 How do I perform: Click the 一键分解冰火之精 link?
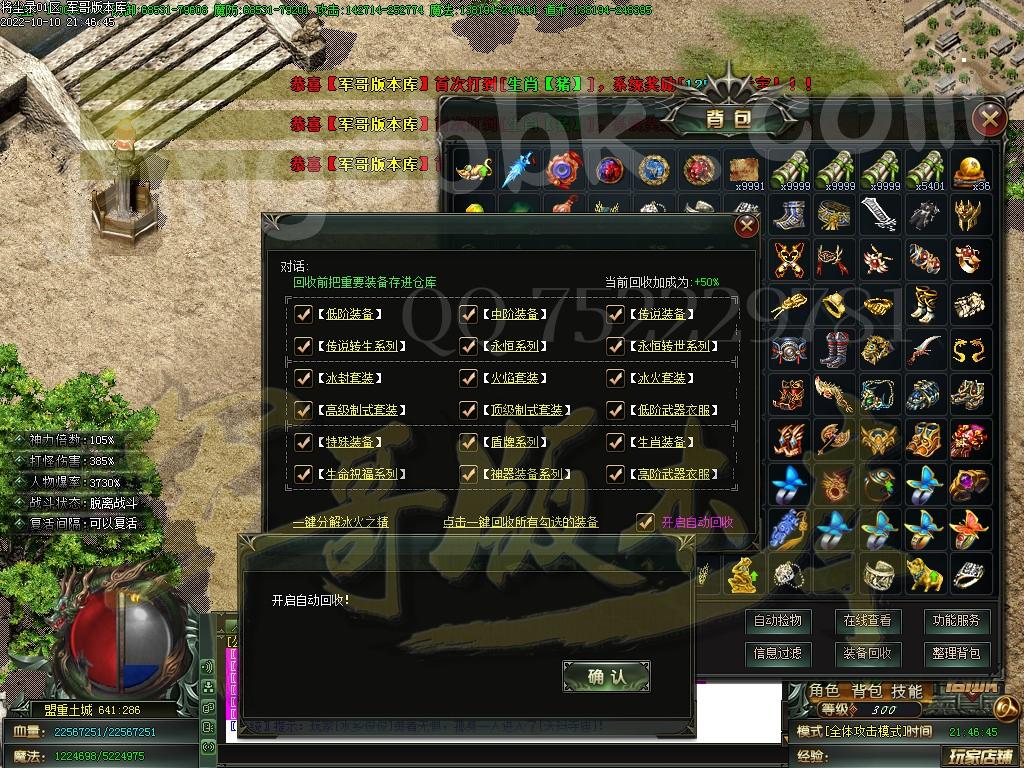click(x=341, y=522)
